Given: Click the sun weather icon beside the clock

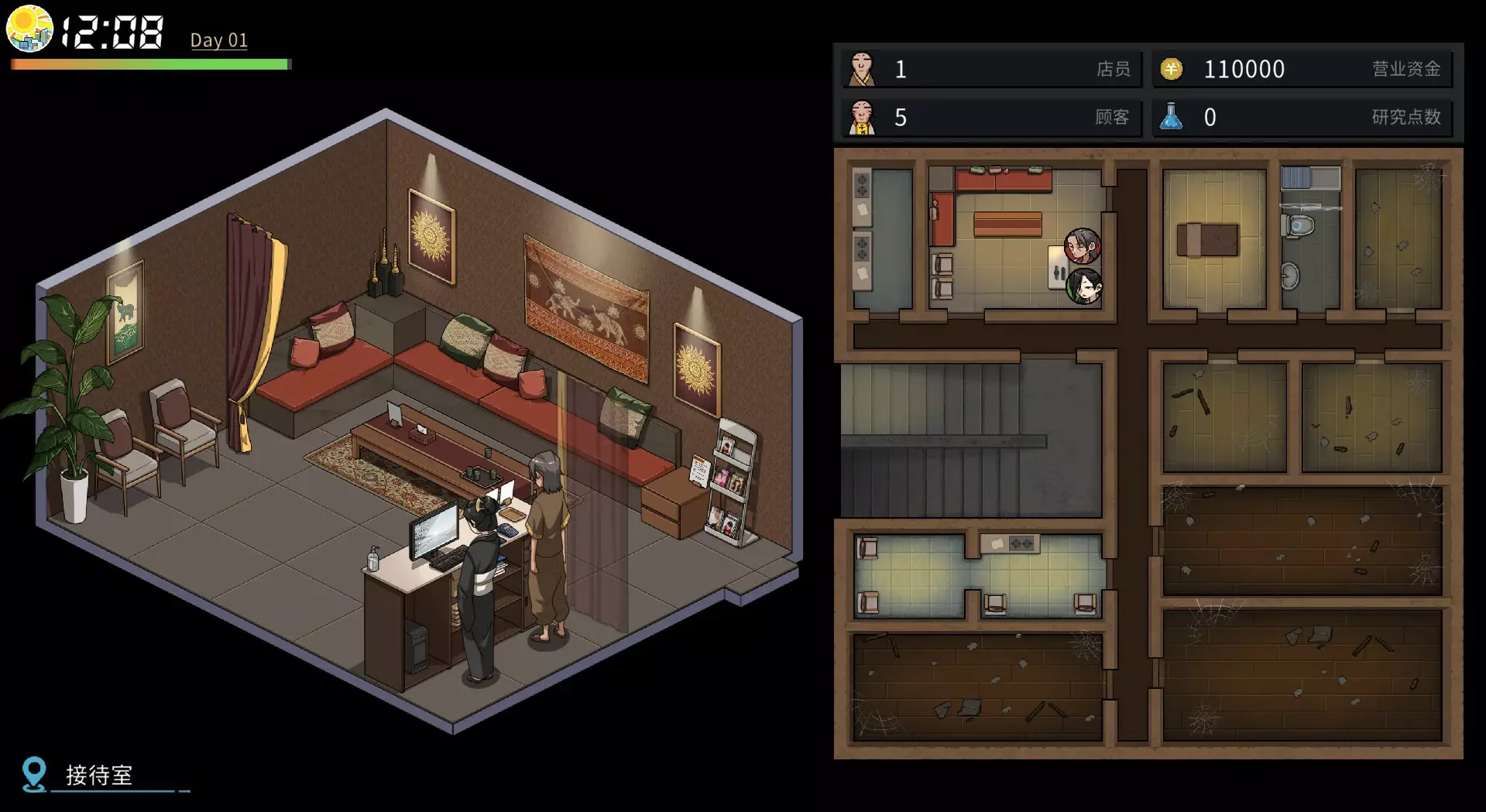Looking at the screenshot, I should (x=29, y=29).
